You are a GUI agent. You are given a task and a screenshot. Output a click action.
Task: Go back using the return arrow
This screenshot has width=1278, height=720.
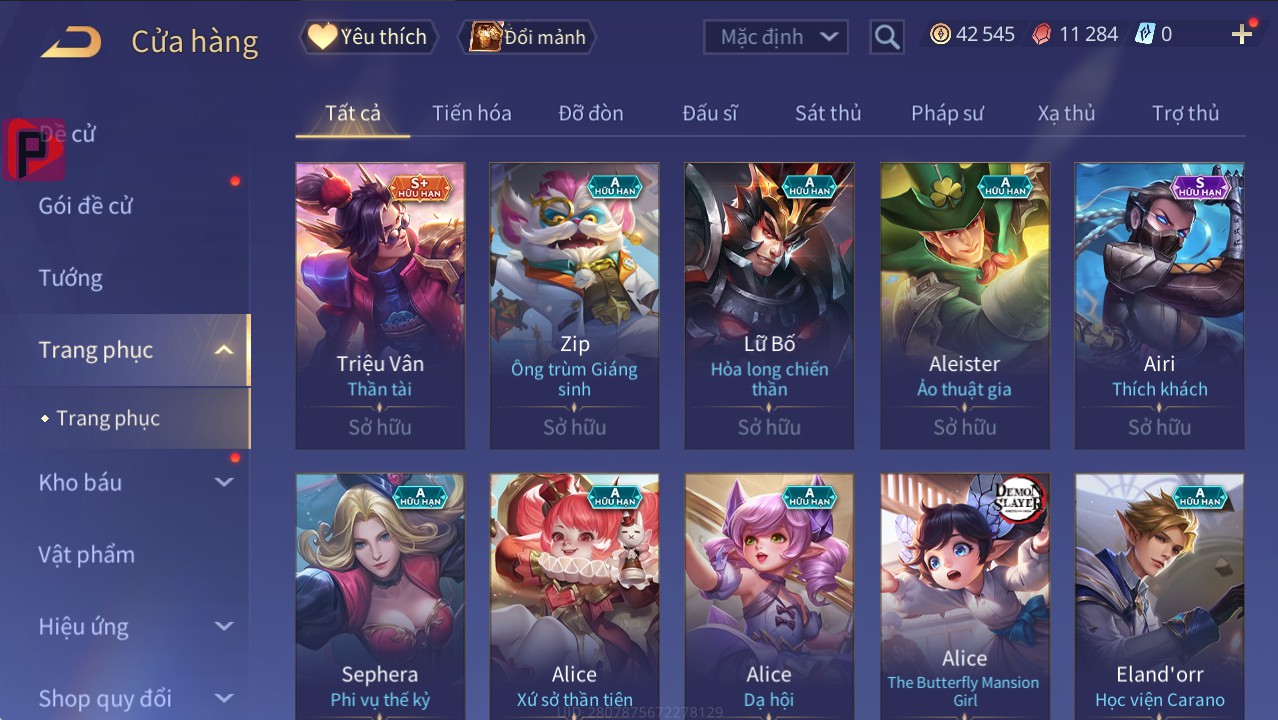[x=71, y=41]
